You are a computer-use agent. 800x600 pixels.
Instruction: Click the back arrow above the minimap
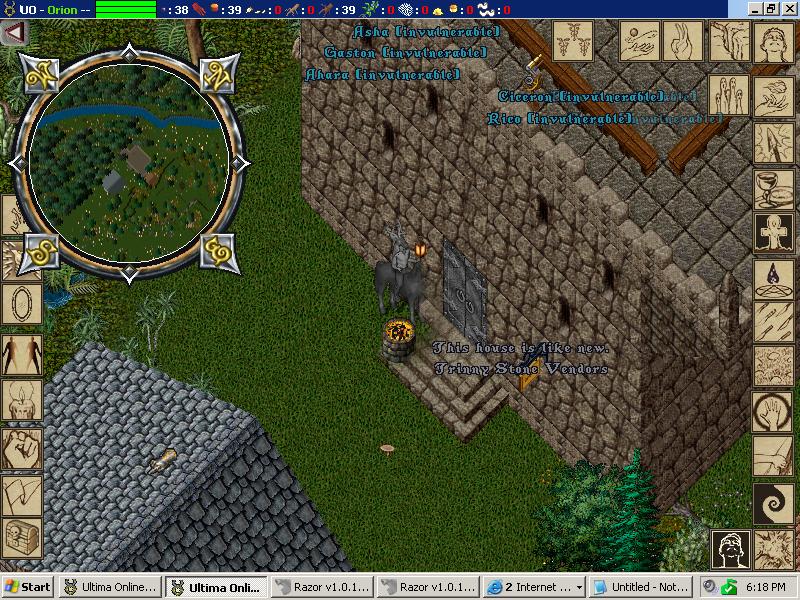14,33
